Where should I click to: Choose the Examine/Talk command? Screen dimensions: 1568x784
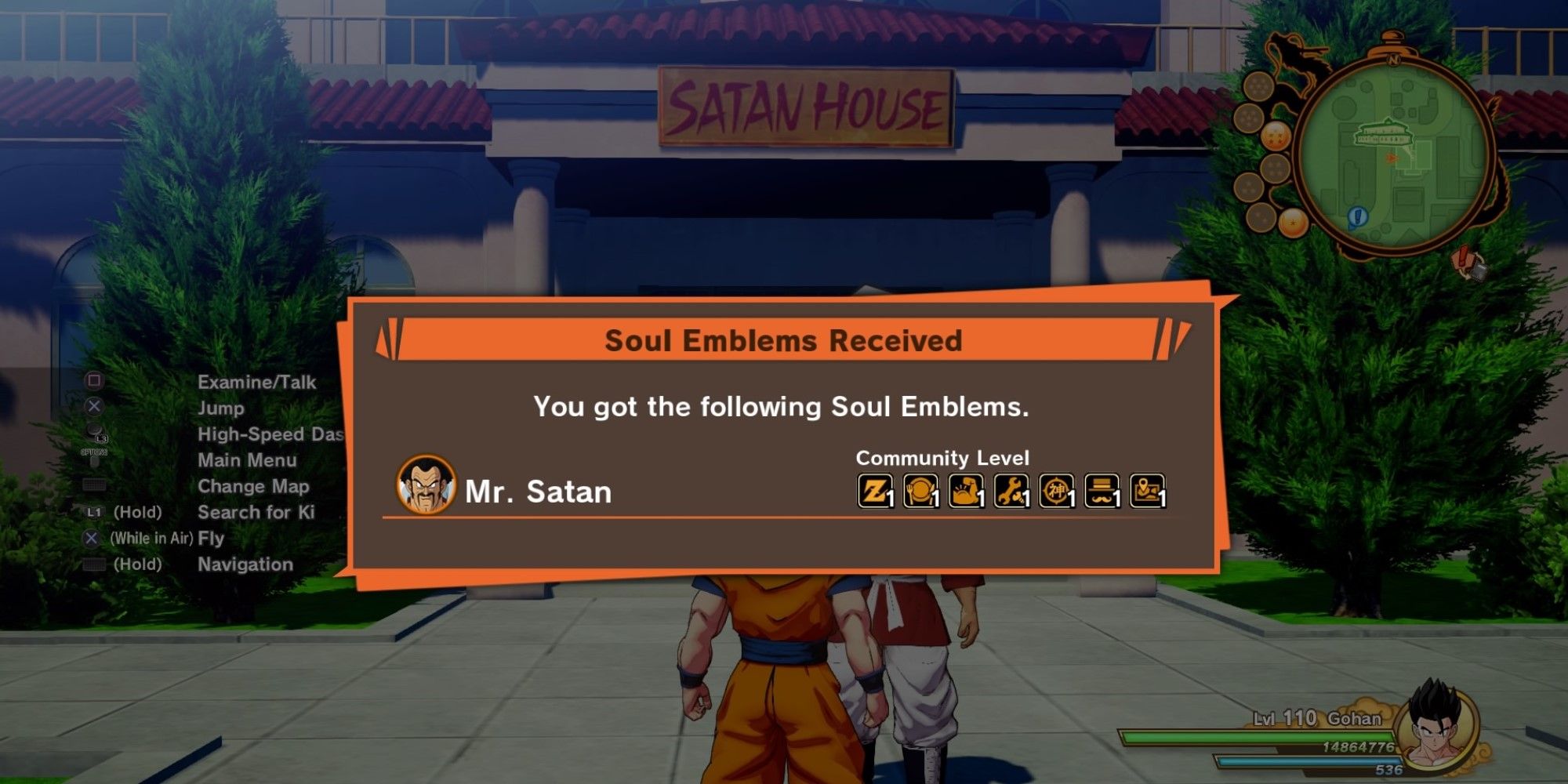point(257,383)
